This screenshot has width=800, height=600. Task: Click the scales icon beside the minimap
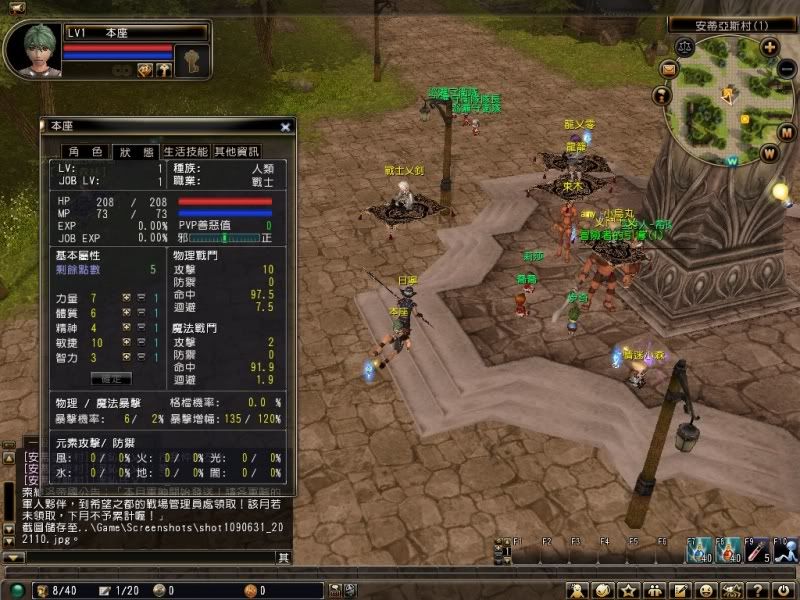683,46
